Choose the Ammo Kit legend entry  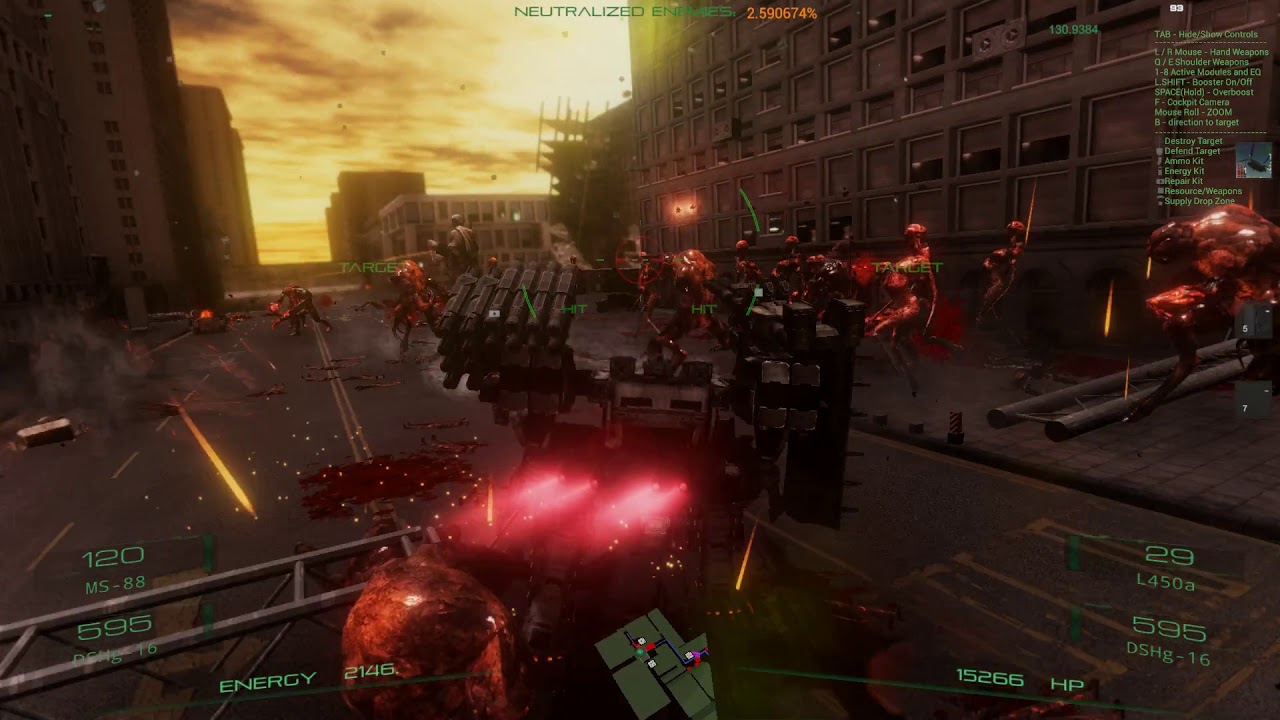point(1184,161)
